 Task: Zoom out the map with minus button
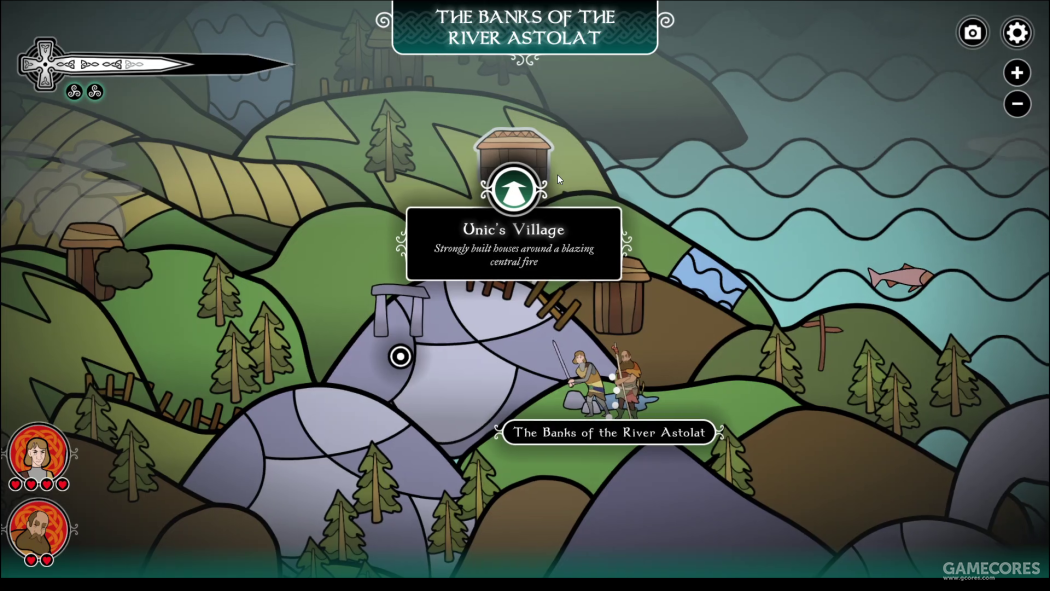click(x=1017, y=103)
